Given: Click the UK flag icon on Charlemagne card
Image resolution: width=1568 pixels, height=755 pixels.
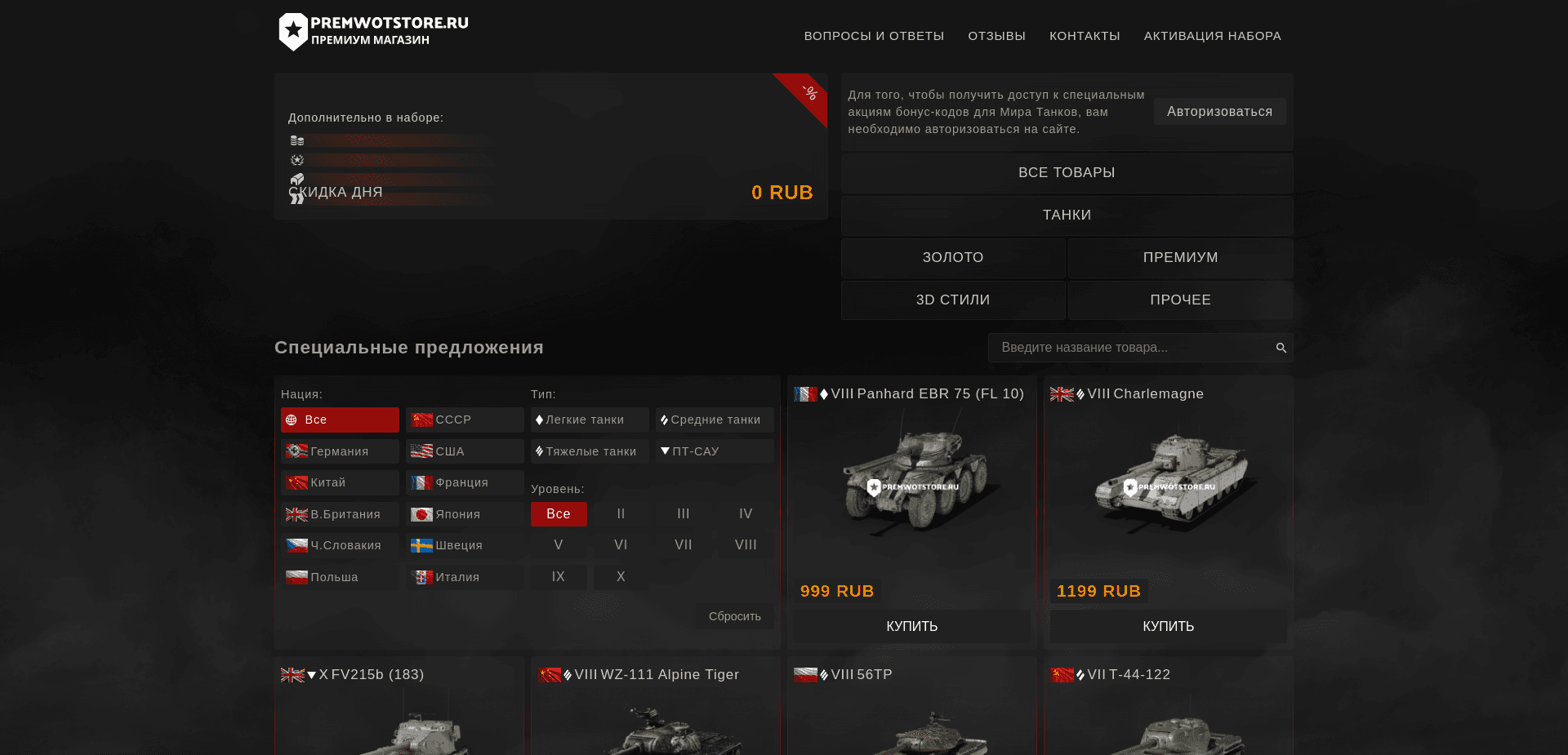Looking at the screenshot, I should click(x=1062, y=393).
